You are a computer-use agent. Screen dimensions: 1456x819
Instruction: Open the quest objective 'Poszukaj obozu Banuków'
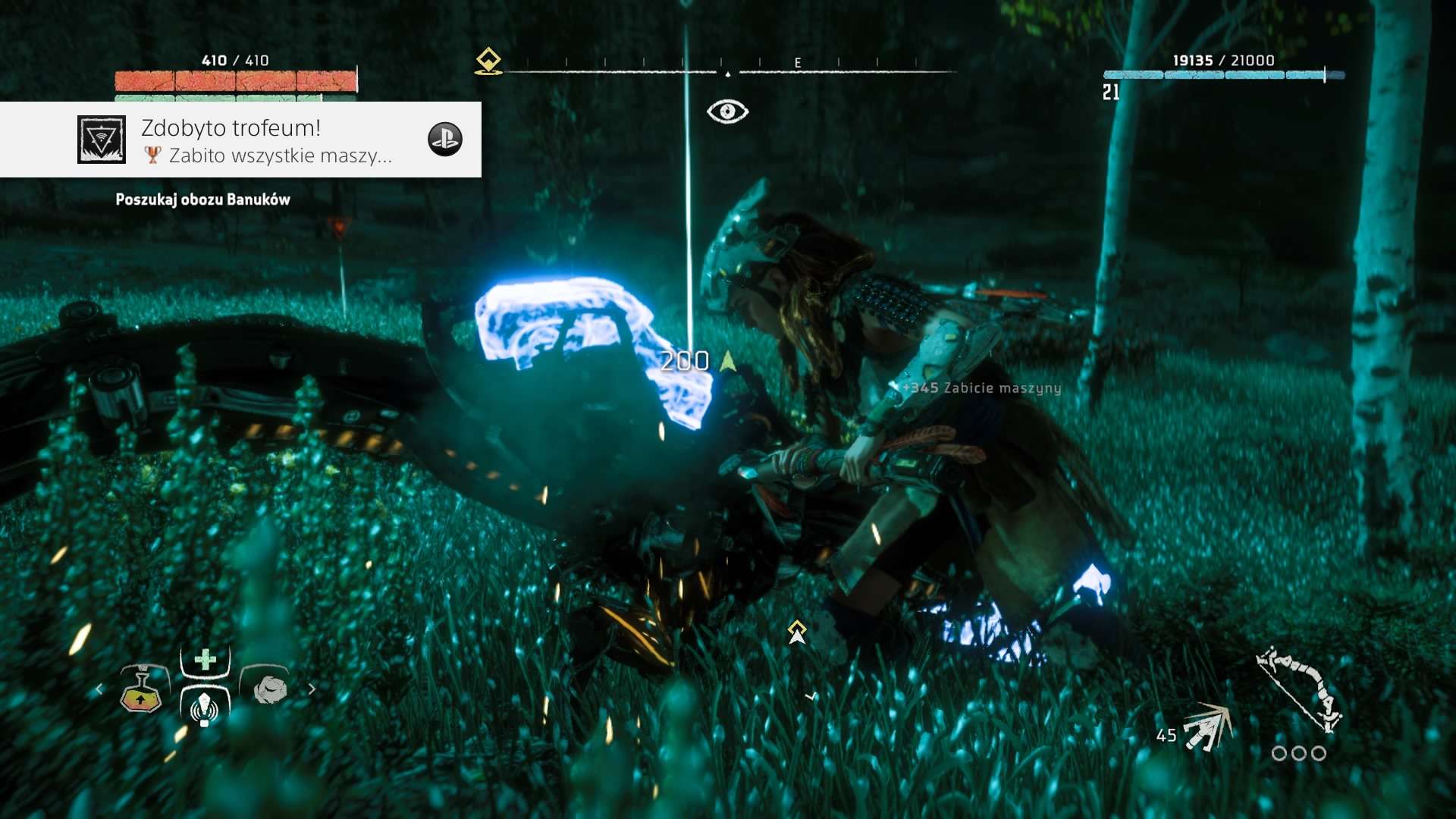pyautogui.click(x=202, y=199)
